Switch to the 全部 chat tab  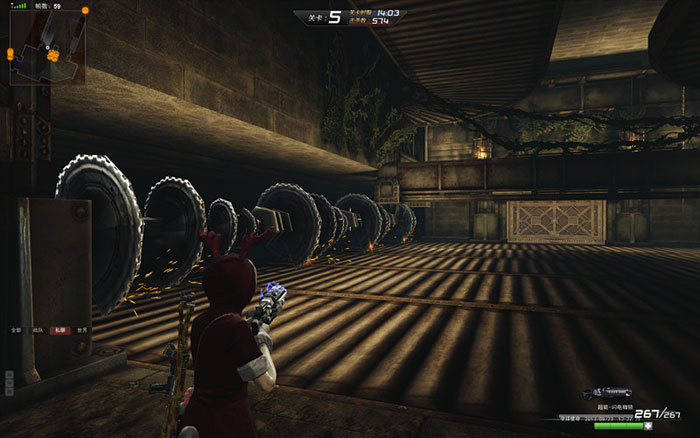[15, 329]
